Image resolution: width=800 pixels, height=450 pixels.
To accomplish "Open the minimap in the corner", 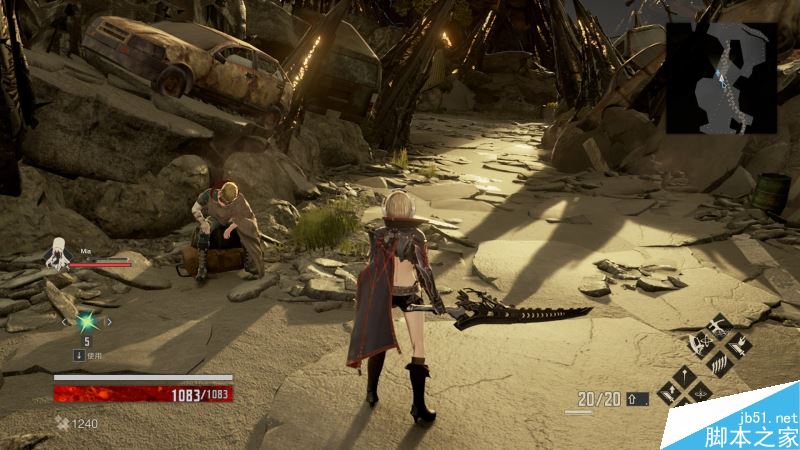I will [x=722, y=77].
